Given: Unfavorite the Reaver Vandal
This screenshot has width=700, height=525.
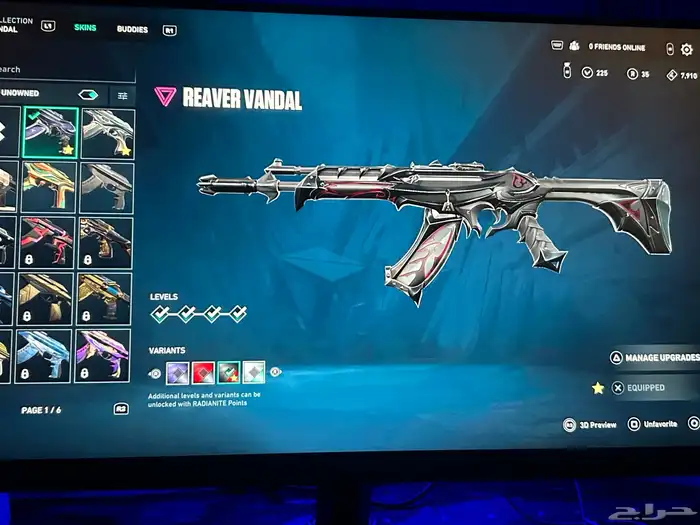Looking at the screenshot, I should [x=657, y=425].
